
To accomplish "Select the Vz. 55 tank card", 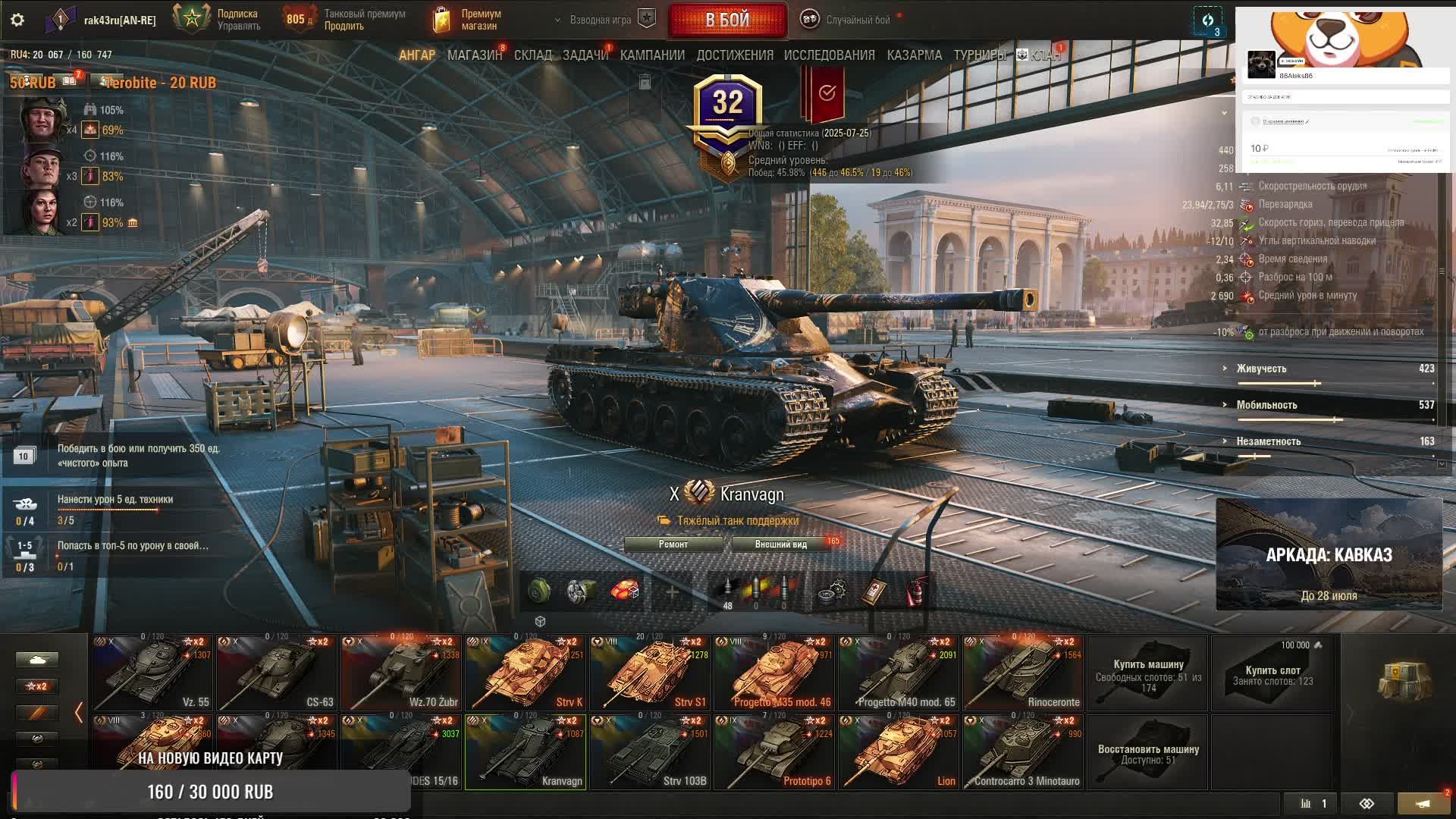I will click(x=152, y=673).
